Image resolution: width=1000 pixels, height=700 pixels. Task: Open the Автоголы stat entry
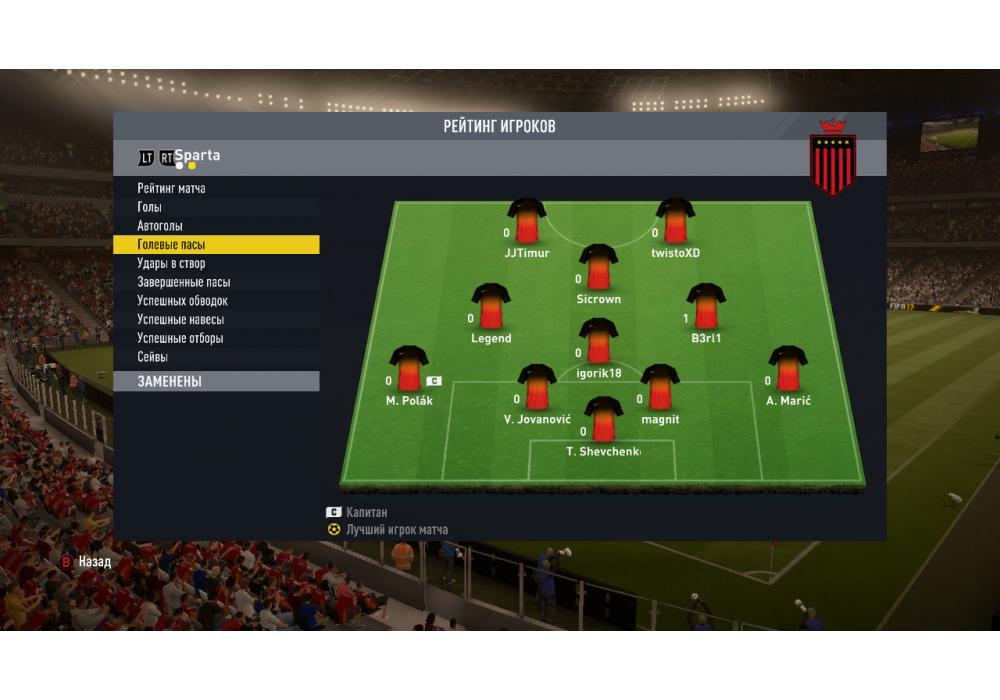(160, 226)
